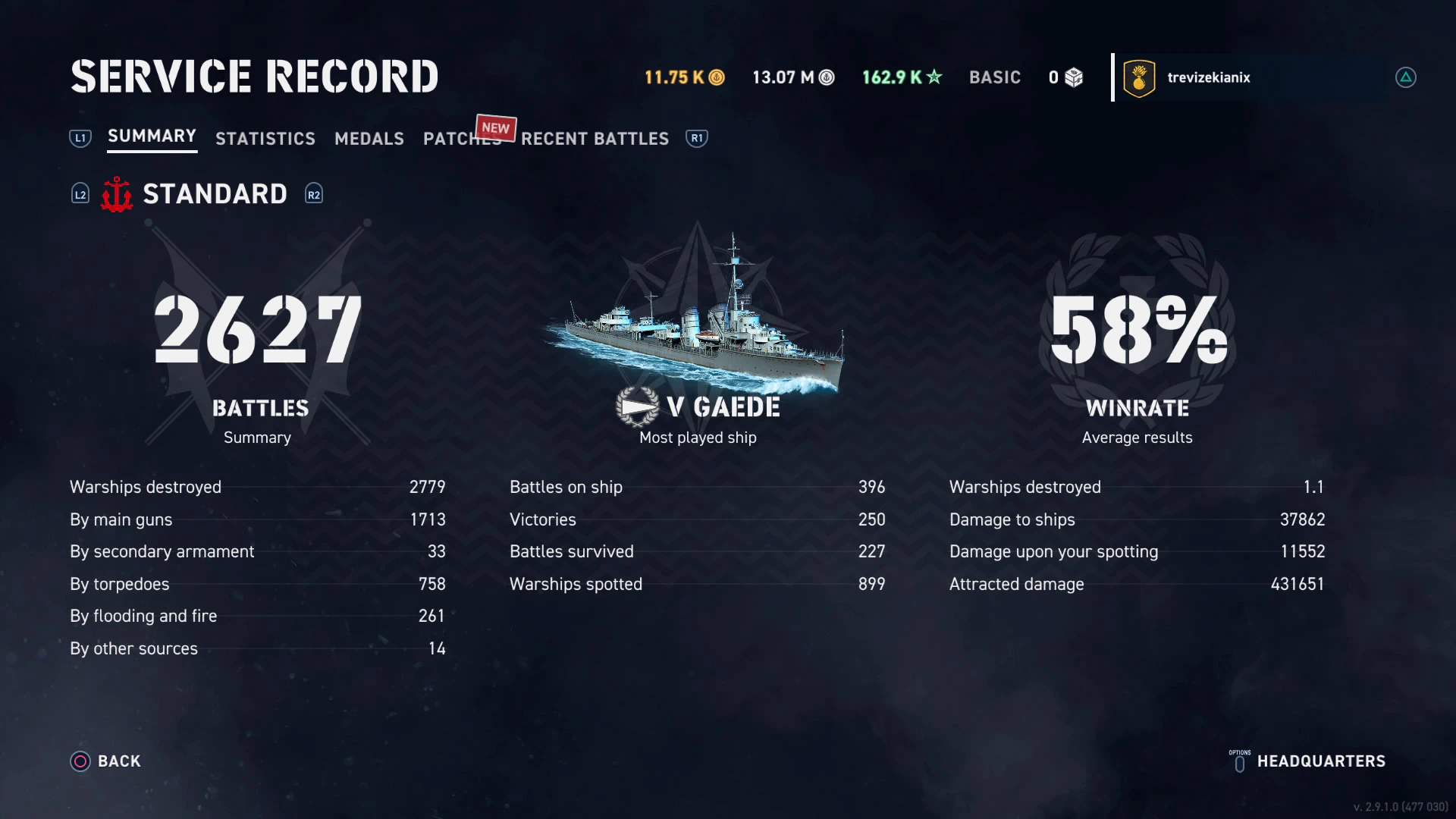Open the Statistics tab
This screenshot has width=1456, height=819.
(x=265, y=139)
